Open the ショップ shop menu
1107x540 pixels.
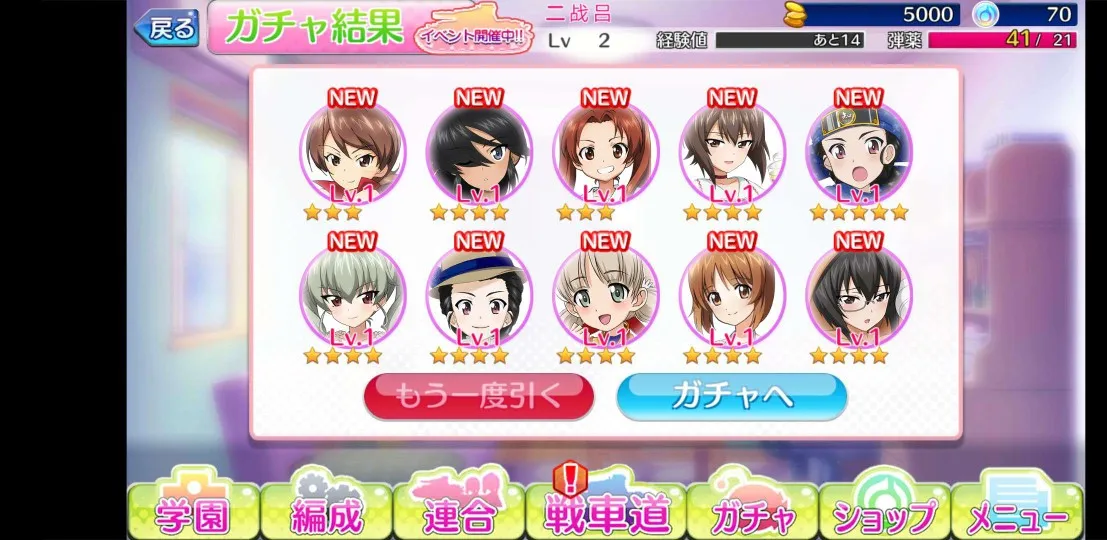tap(884, 513)
